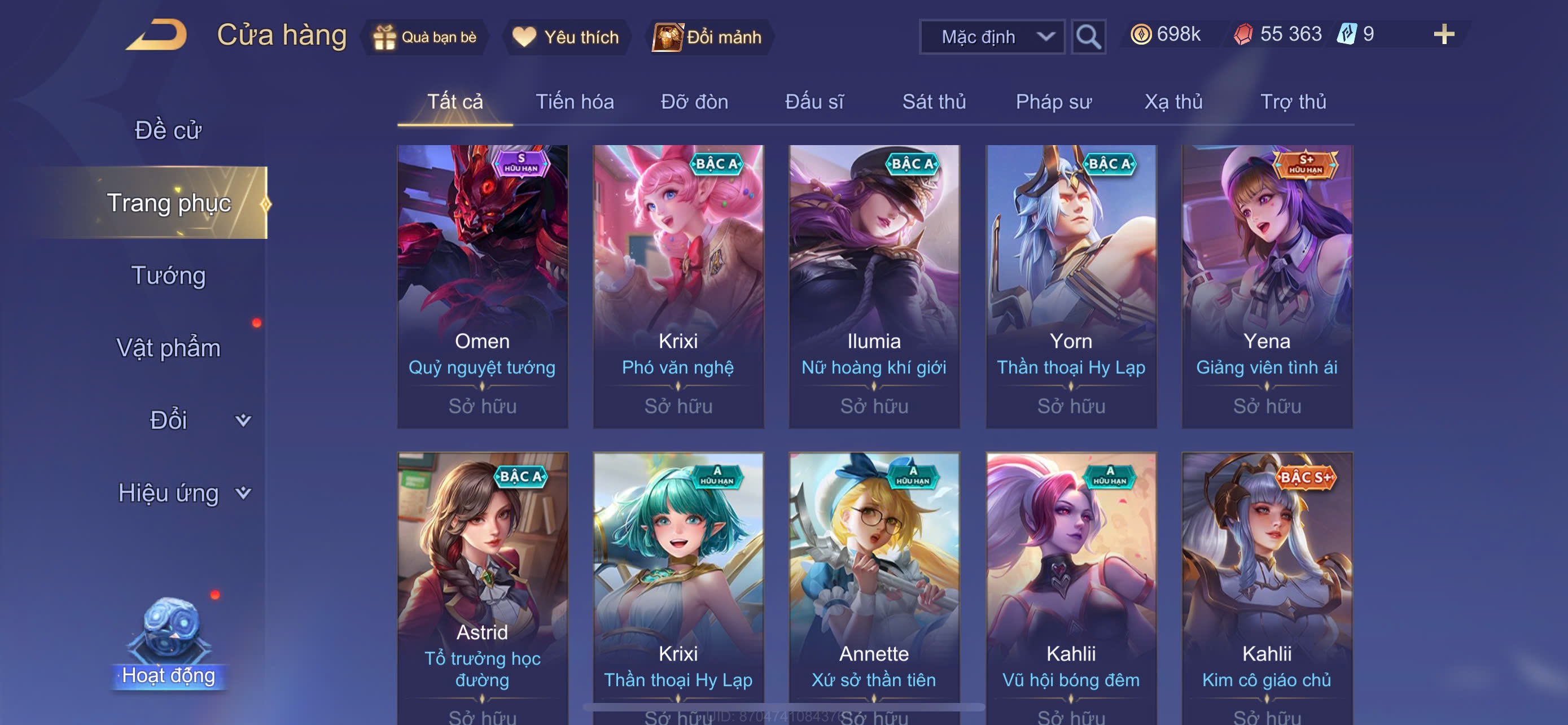Select Omen Quỷ nguyệt tướng skin card
The width and height of the screenshot is (1568, 725).
point(482,286)
